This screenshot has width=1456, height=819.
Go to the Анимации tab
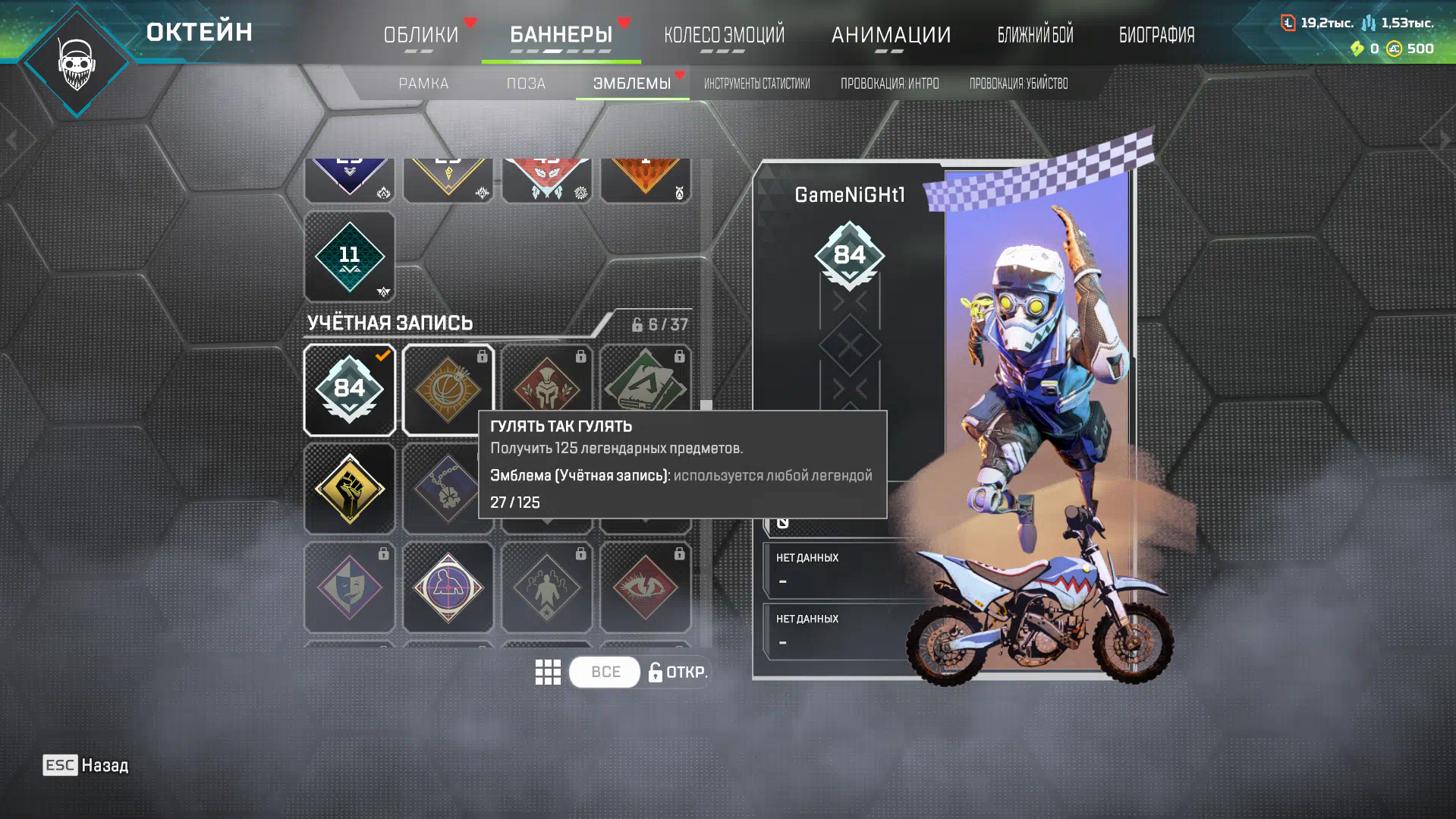coord(891,35)
